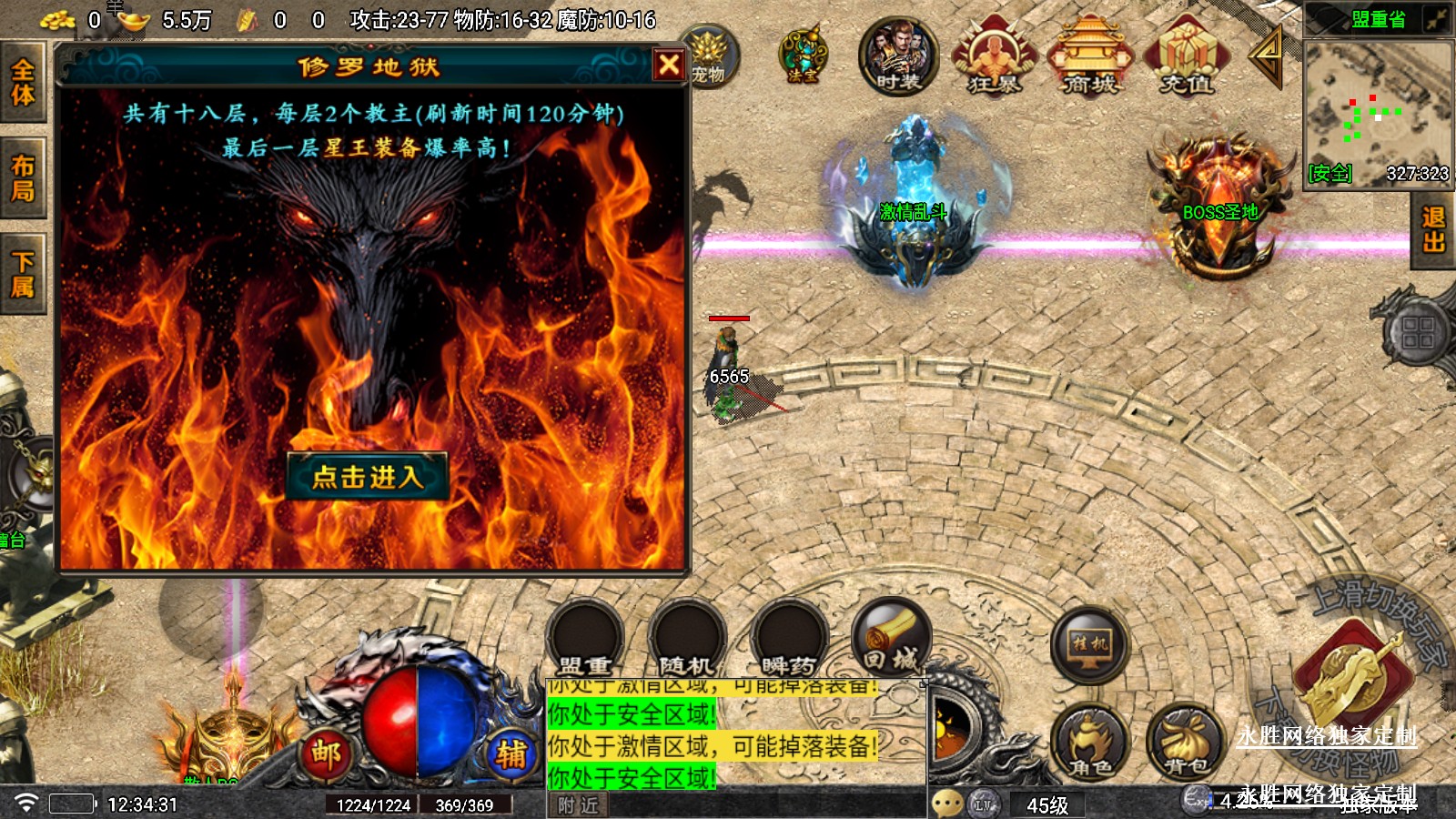Click the 点击进入 enter button
The width and height of the screenshot is (1456, 819).
[x=368, y=476]
